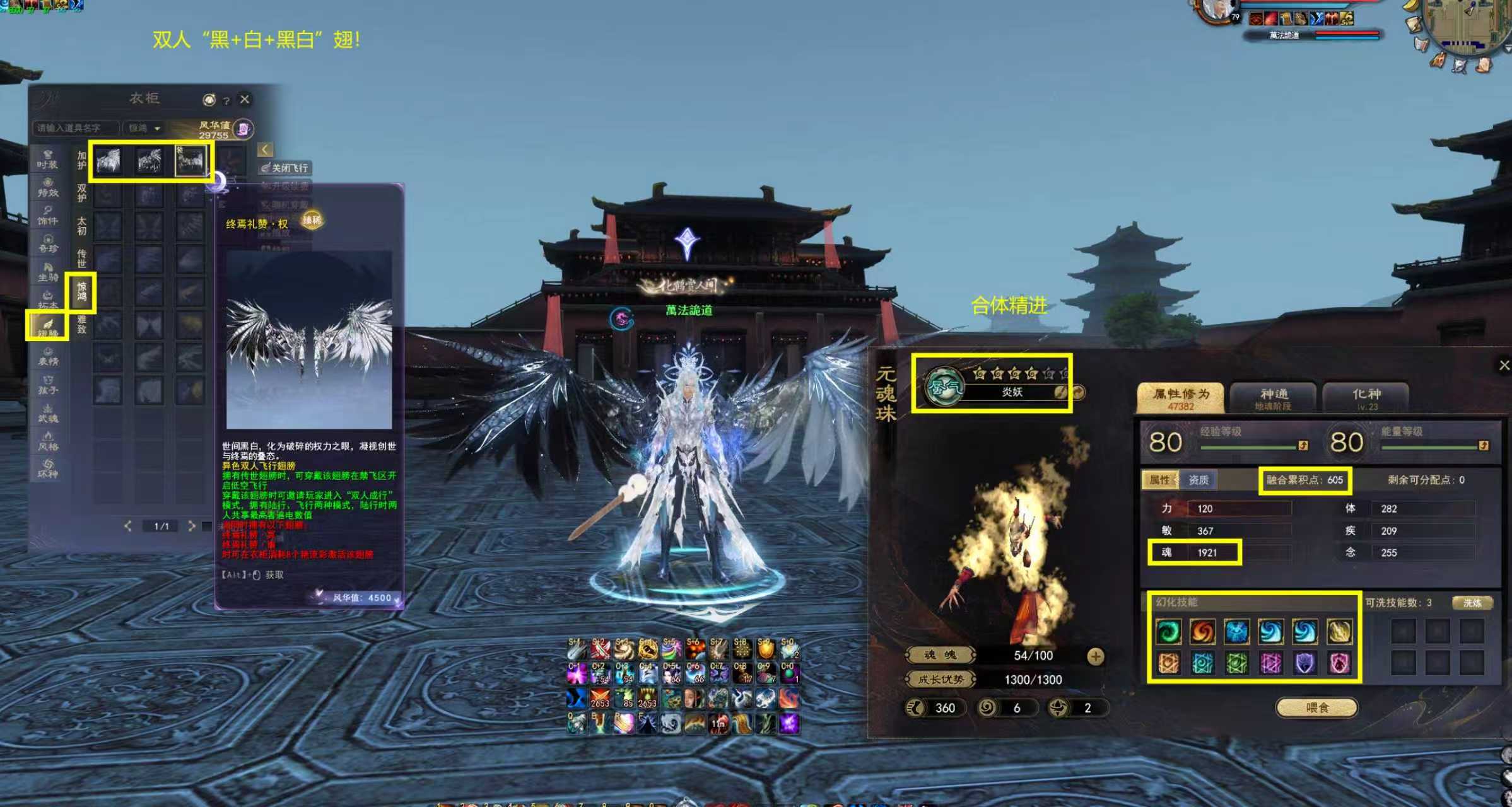Close the 元魂珠 panel
Screen dimensions: 1512x807
[x=1504, y=365]
